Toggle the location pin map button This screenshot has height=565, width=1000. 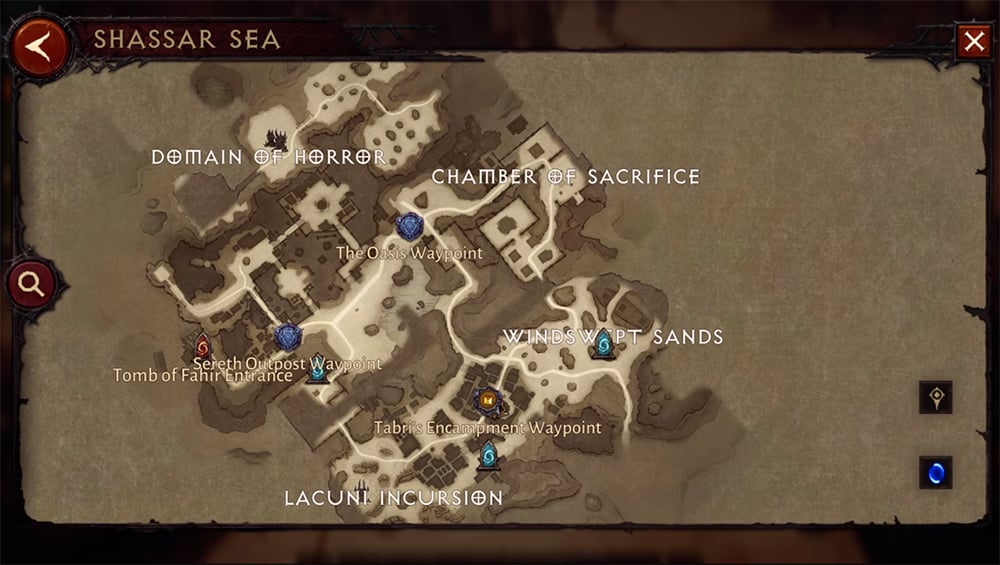(936, 397)
